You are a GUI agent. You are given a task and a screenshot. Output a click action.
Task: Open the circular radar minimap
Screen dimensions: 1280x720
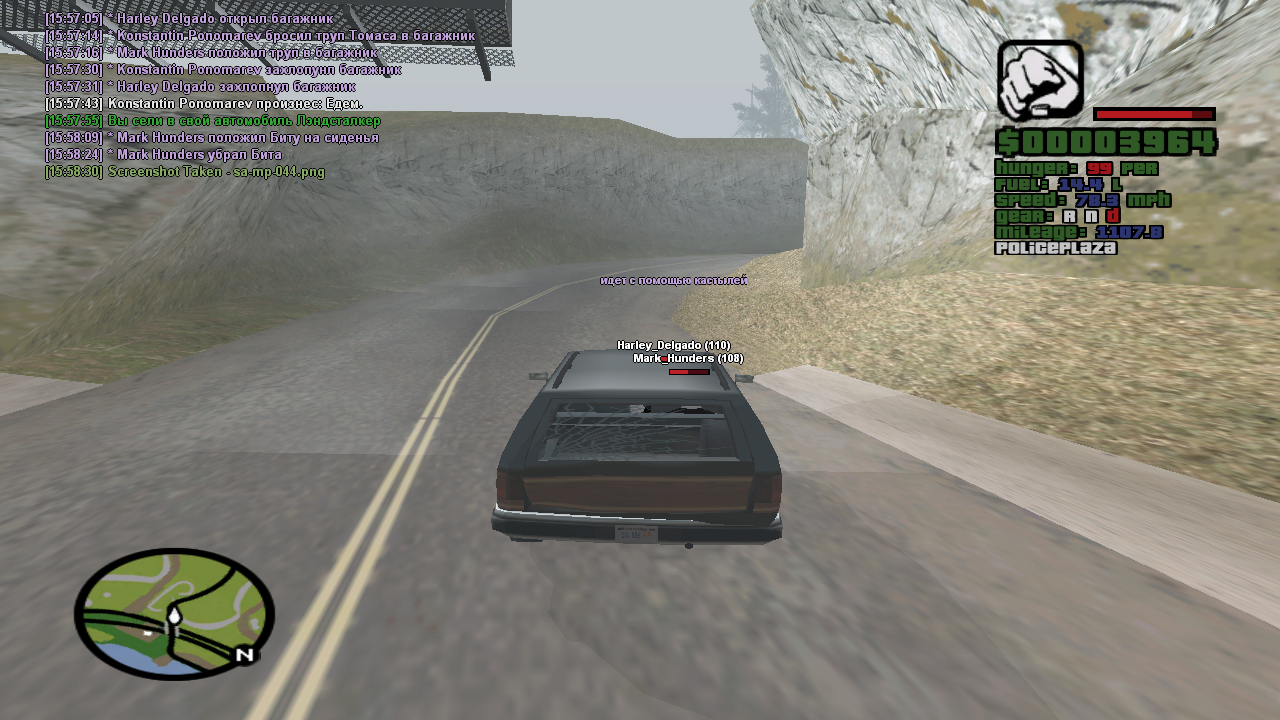pyautogui.click(x=174, y=613)
